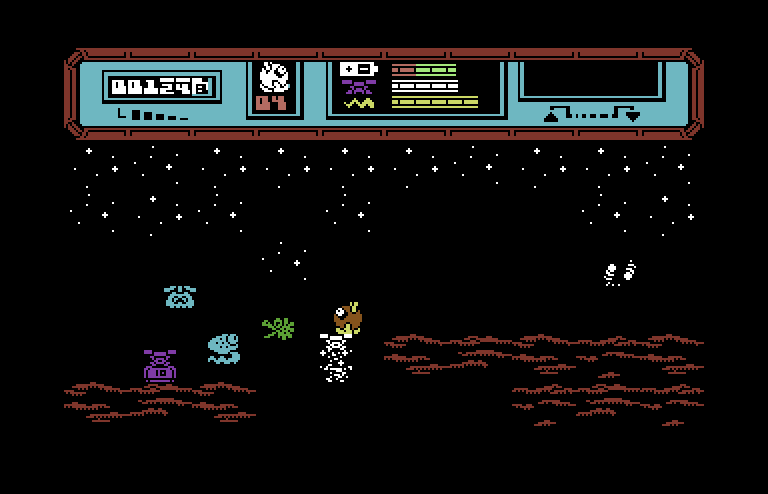768x494 pixels.
Task: Click the battery energy icon
Action: [357, 69]
